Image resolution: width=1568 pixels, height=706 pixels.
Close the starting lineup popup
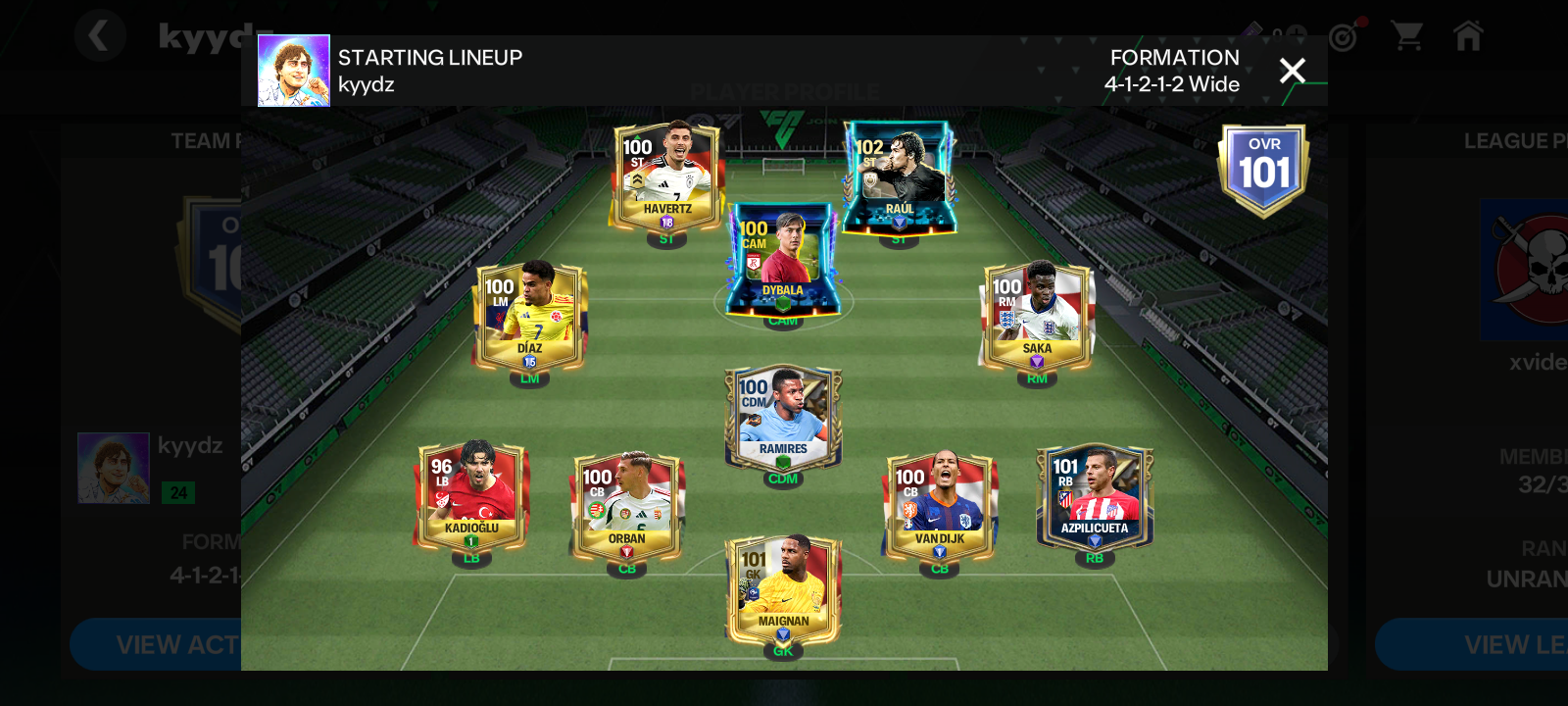point(1292,71)
